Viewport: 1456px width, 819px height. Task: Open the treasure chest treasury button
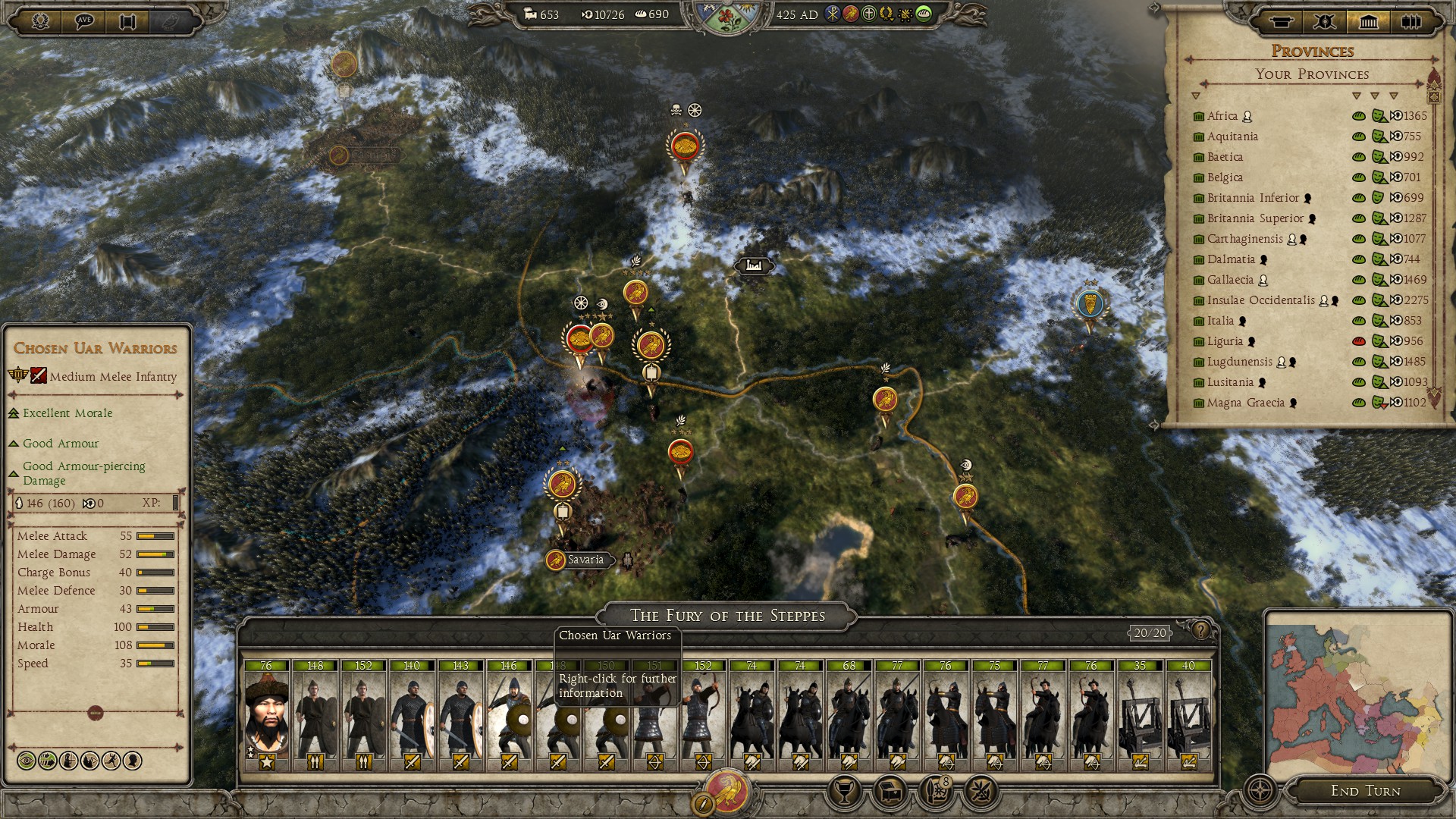(x=889, y=792)
